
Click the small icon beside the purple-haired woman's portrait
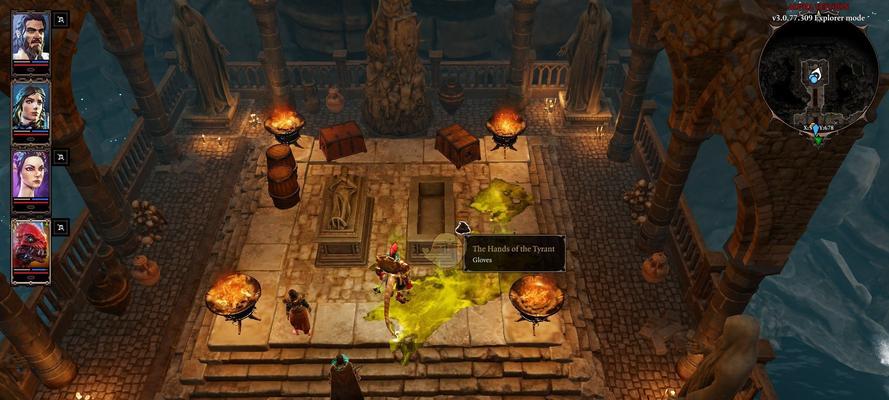click(x=60, y=157)
